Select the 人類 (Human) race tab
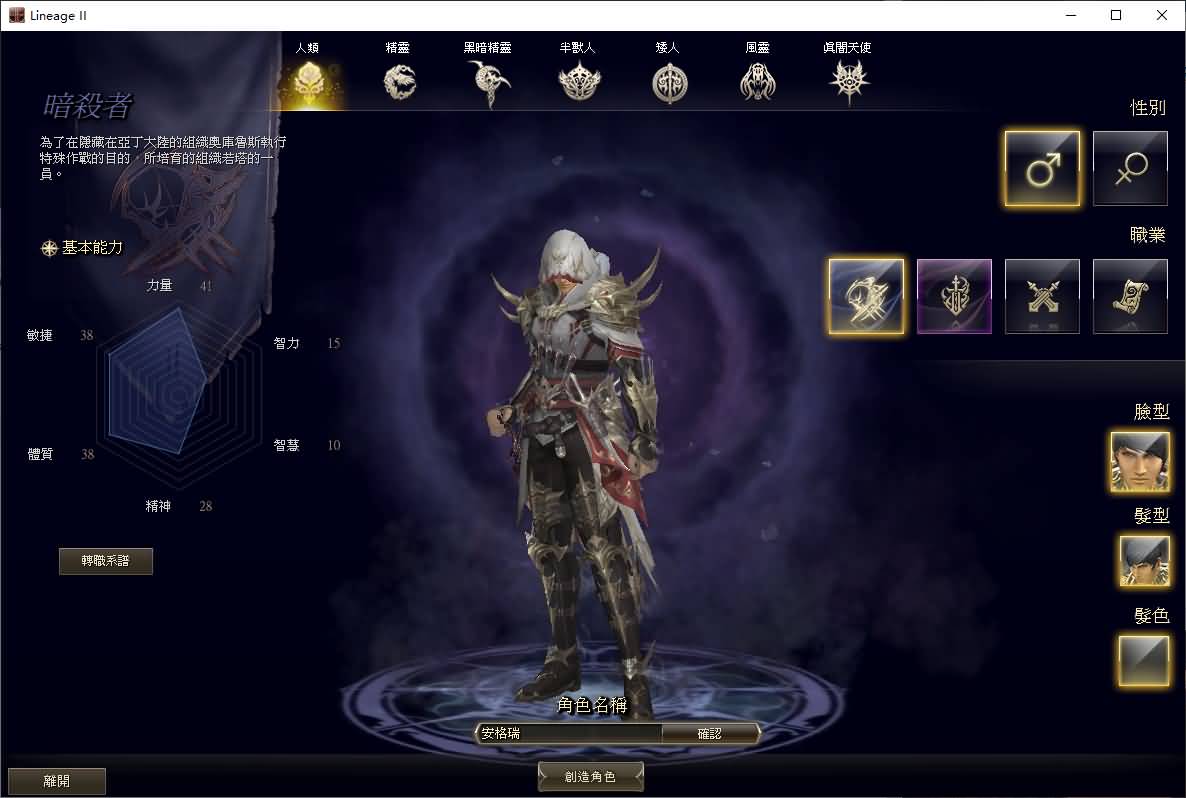The height and width of the screenshot is (798, 1186). pos(307,80)
